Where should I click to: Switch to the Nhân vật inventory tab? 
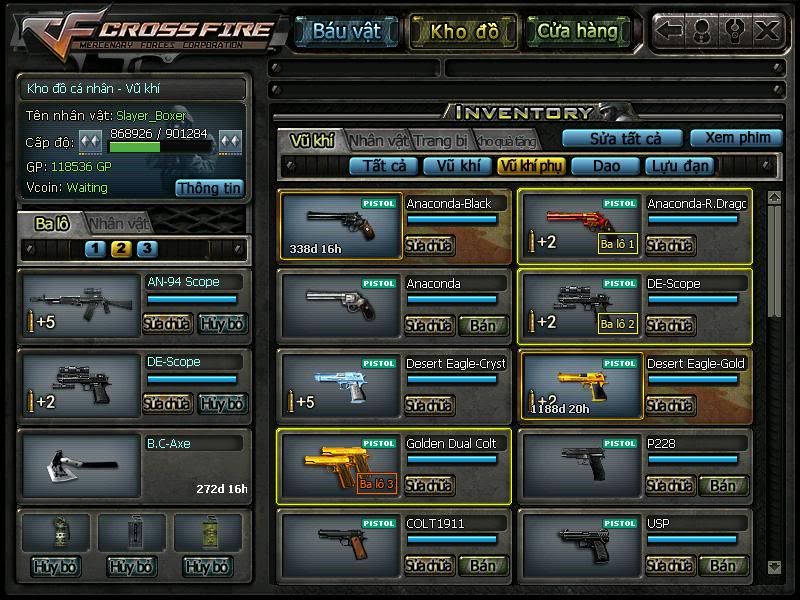point(378,140)
